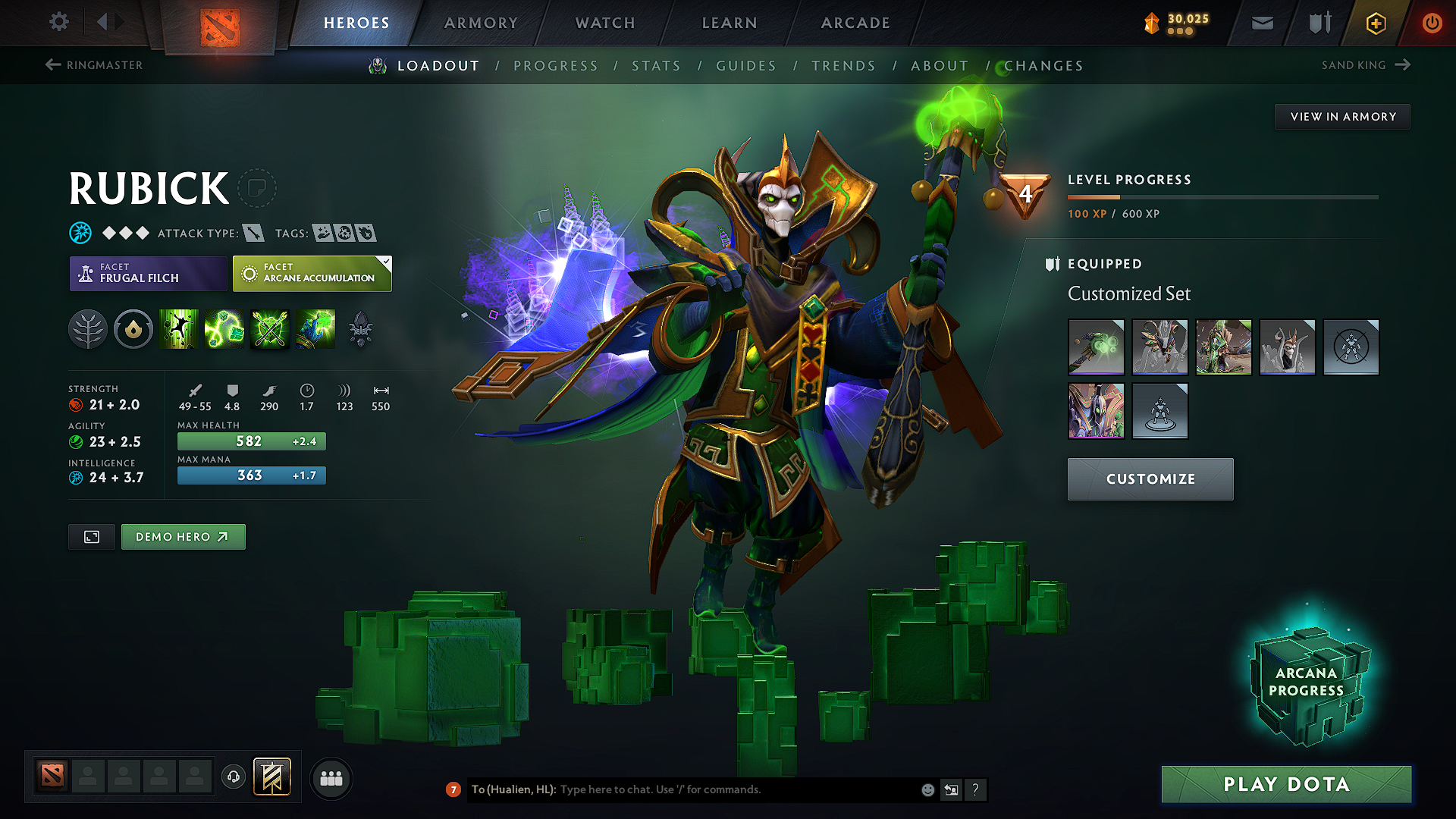Switch to the Armory tab

point(481,23)
